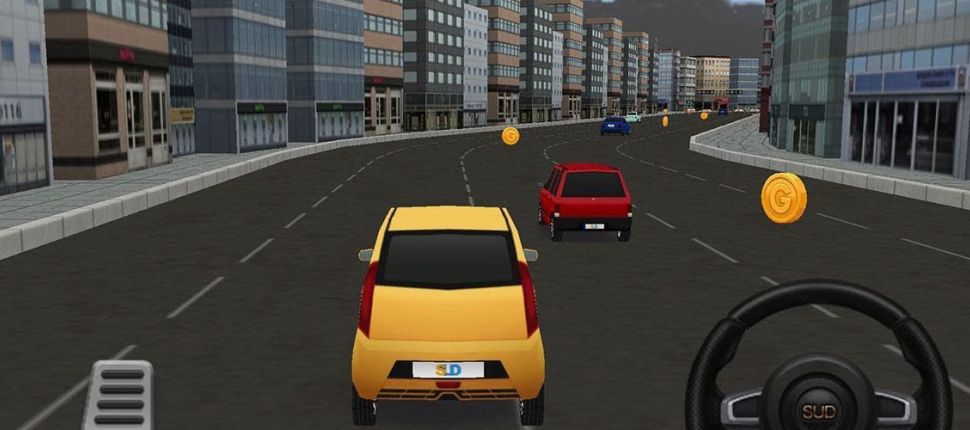
Task: Tap the gas pedal control
Action: [x=120, y=395]
